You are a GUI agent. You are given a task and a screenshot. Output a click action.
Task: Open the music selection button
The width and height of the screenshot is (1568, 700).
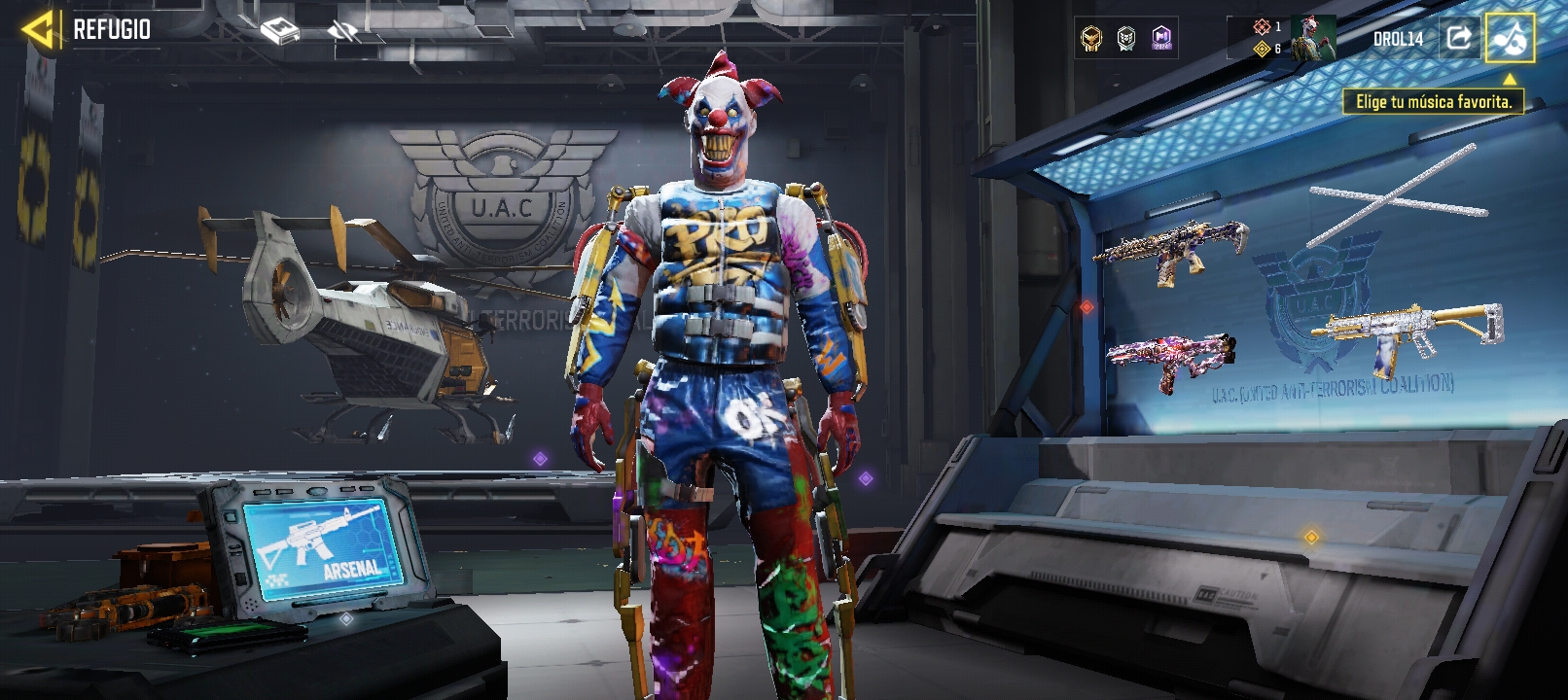pos(1509,38)
